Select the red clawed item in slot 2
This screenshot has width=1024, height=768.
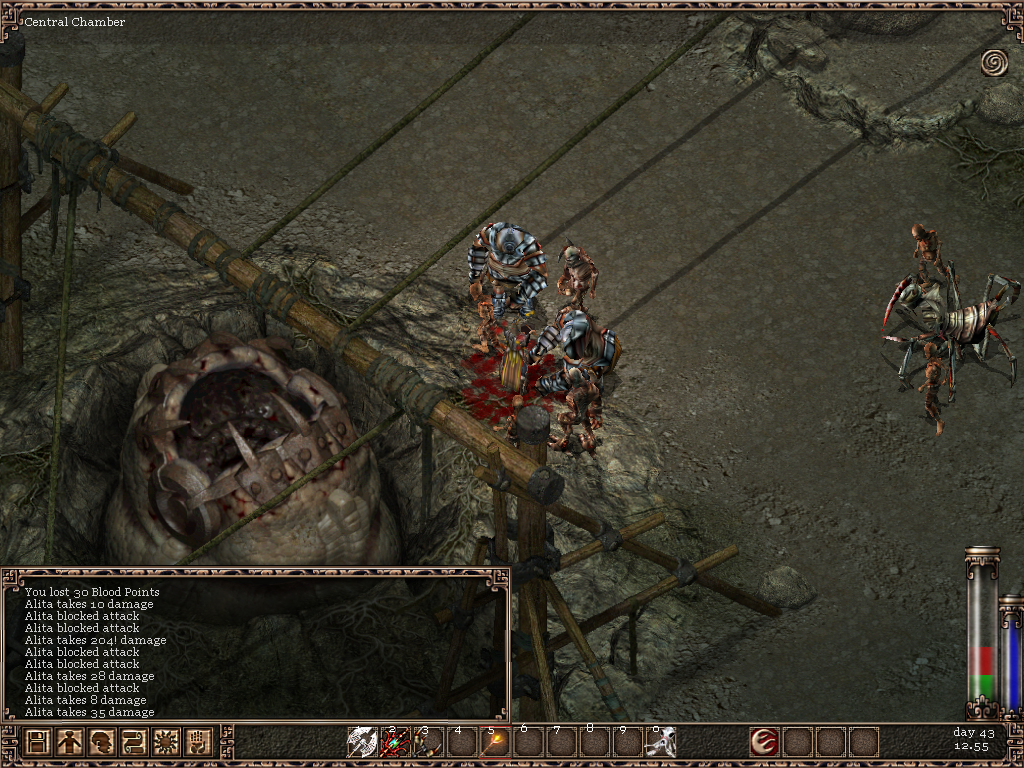(x=395, y=742)
